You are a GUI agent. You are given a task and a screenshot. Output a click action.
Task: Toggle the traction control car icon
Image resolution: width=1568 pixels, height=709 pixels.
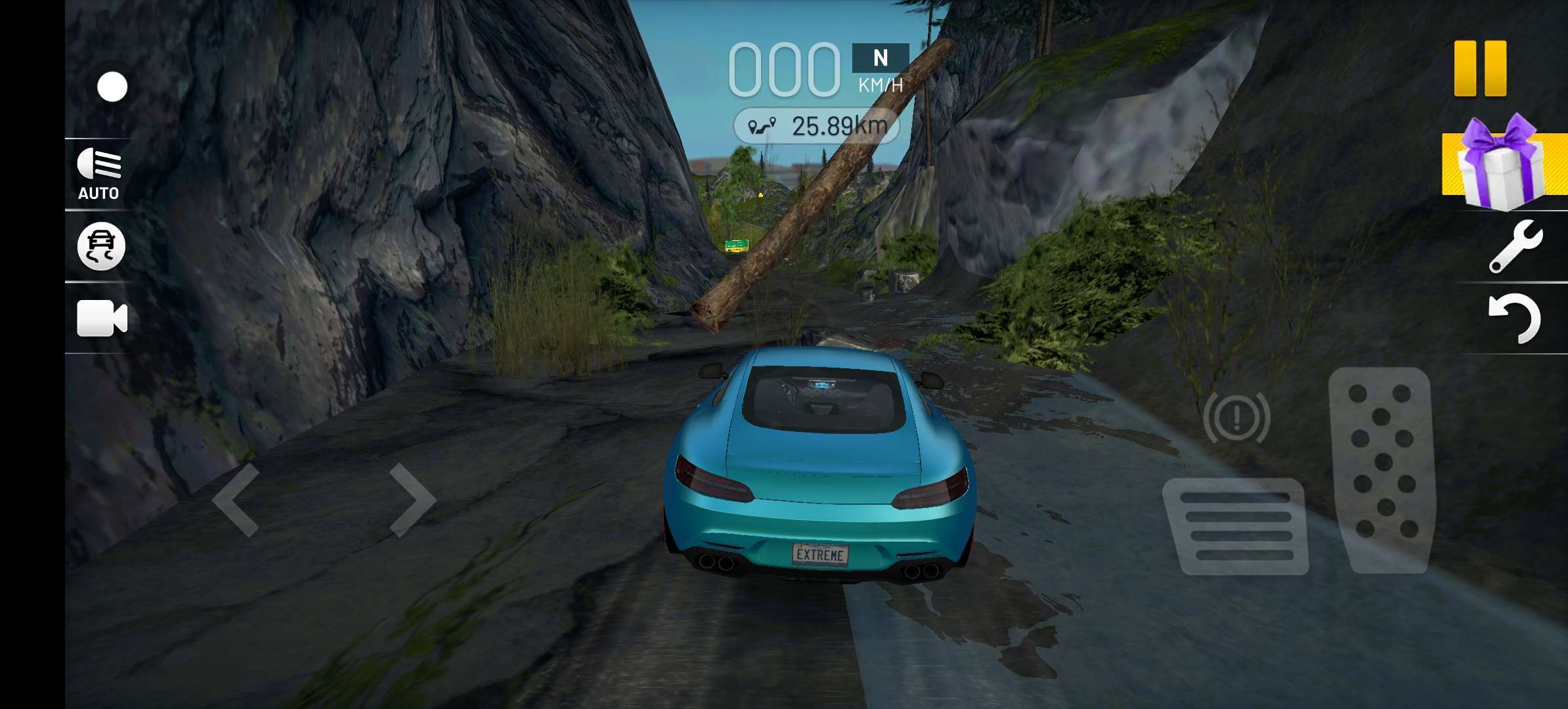coord(101,247)
